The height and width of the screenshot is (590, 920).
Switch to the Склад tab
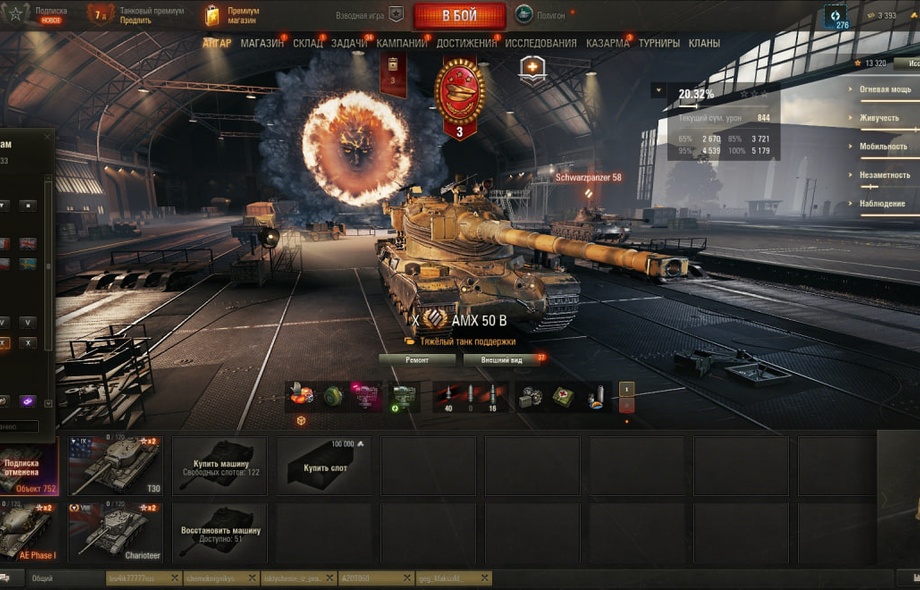[x=308, y=43]
